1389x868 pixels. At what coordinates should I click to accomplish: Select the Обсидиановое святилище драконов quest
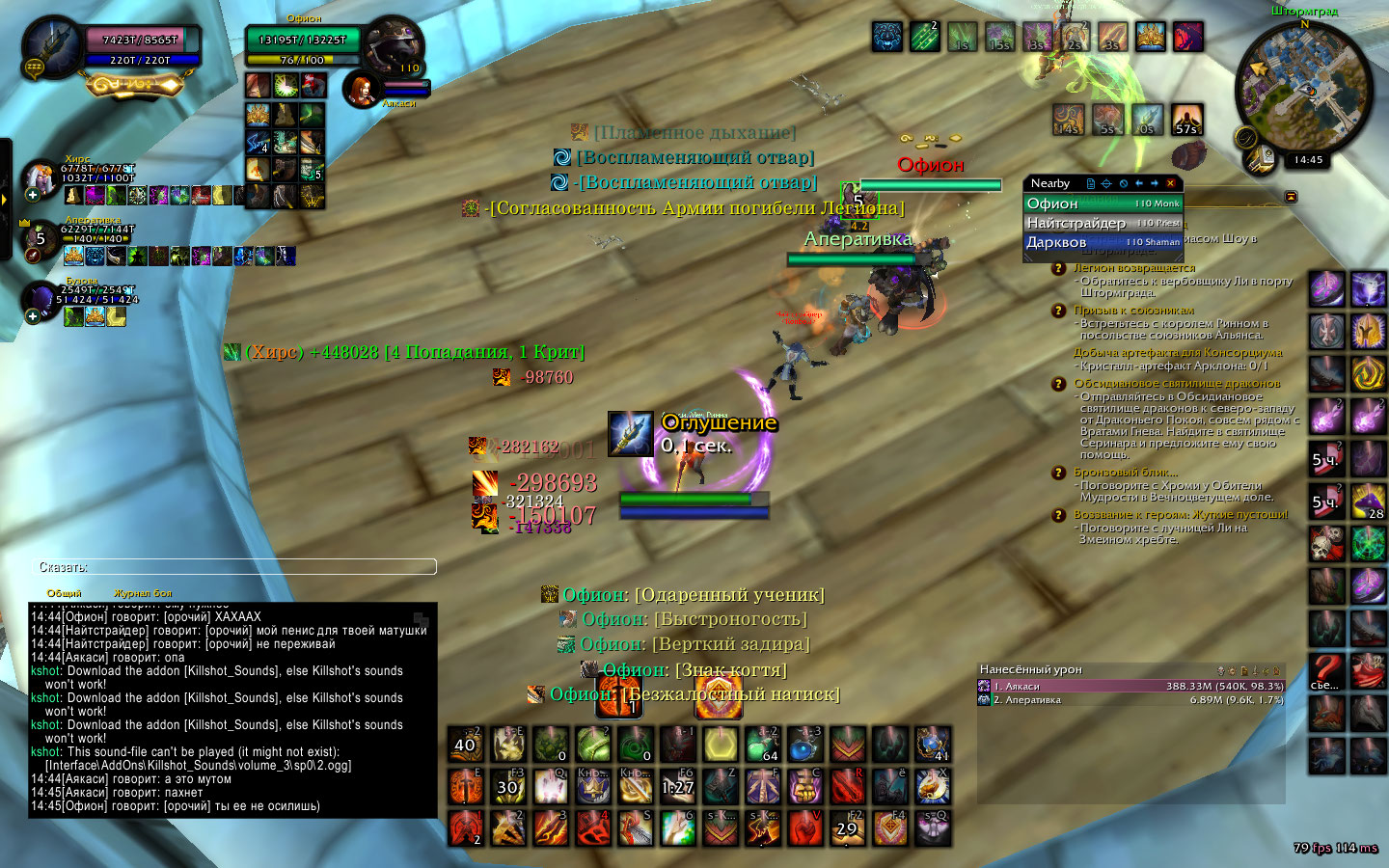click(1177, 384)
